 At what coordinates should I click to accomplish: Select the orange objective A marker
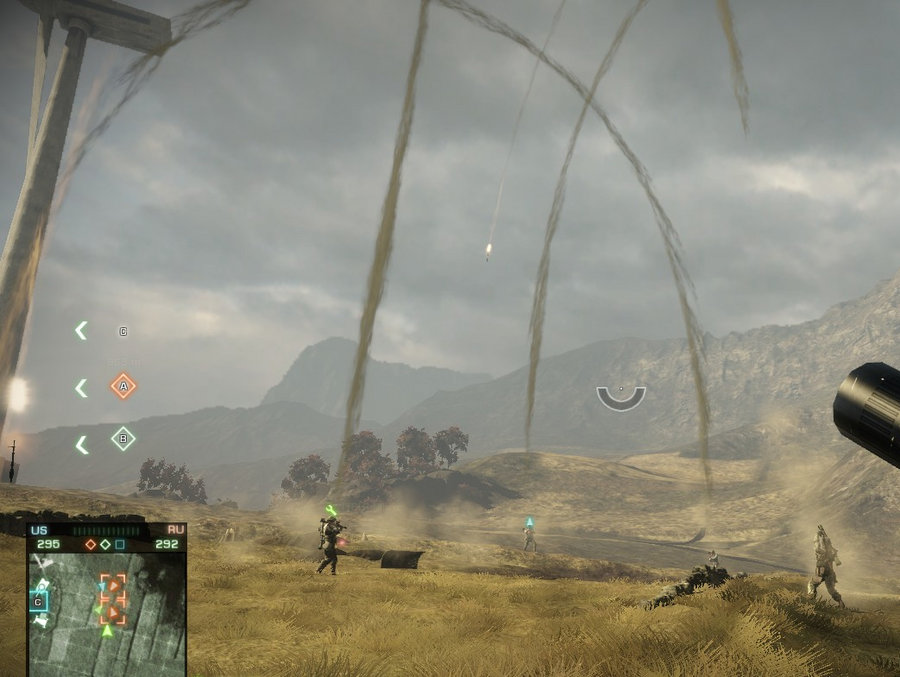pyautogui.click(x=123, y=385)
